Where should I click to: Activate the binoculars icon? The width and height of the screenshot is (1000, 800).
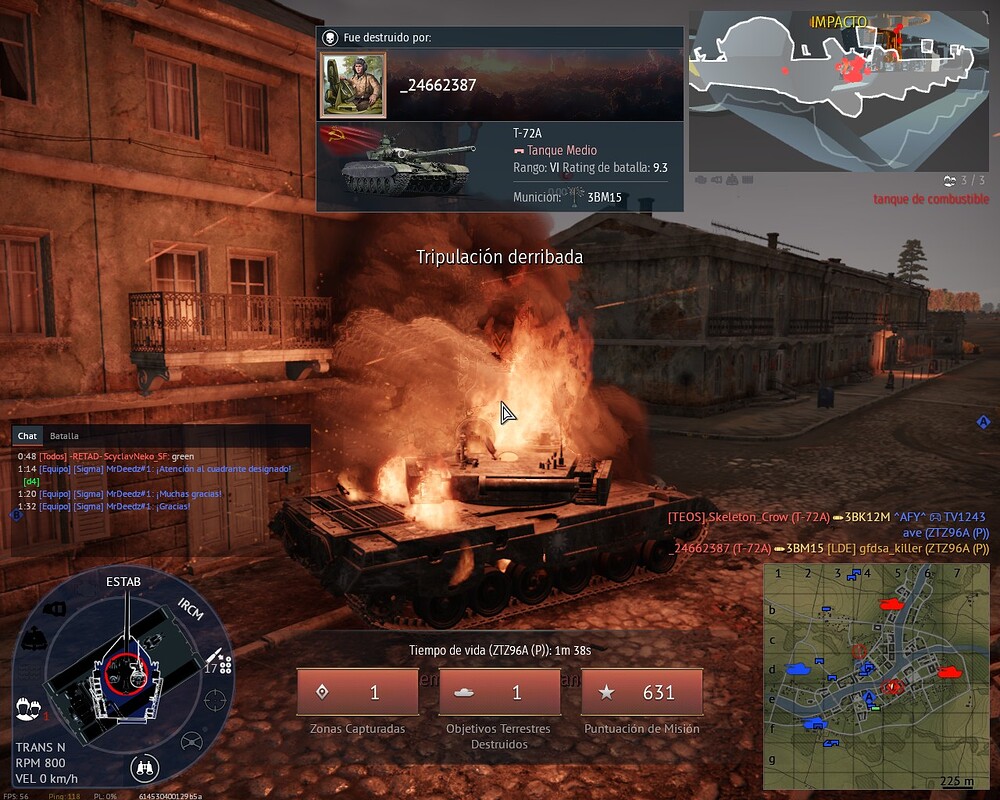point(144,769)
